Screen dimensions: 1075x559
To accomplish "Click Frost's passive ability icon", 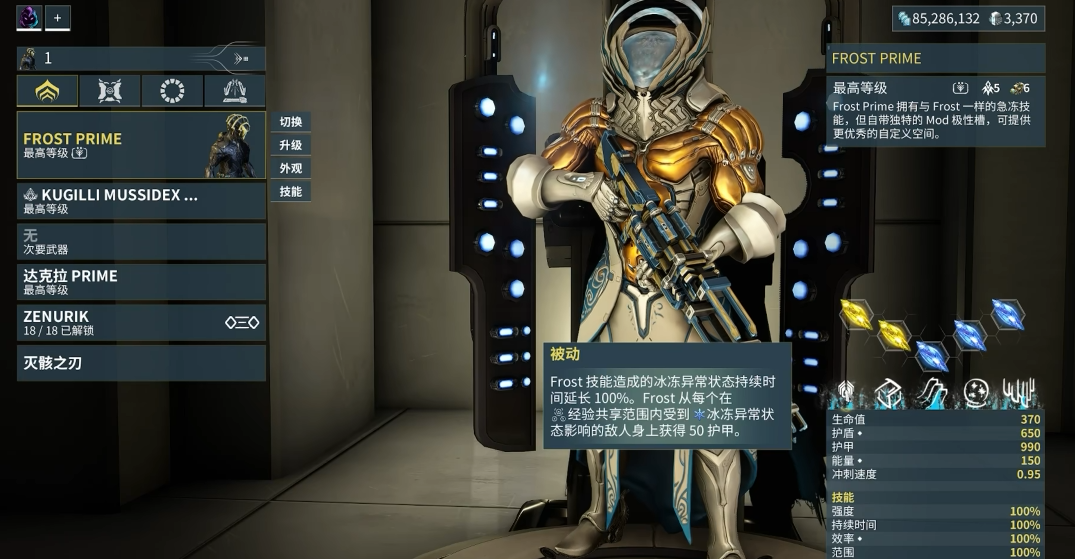I will (x=846, y=393).
